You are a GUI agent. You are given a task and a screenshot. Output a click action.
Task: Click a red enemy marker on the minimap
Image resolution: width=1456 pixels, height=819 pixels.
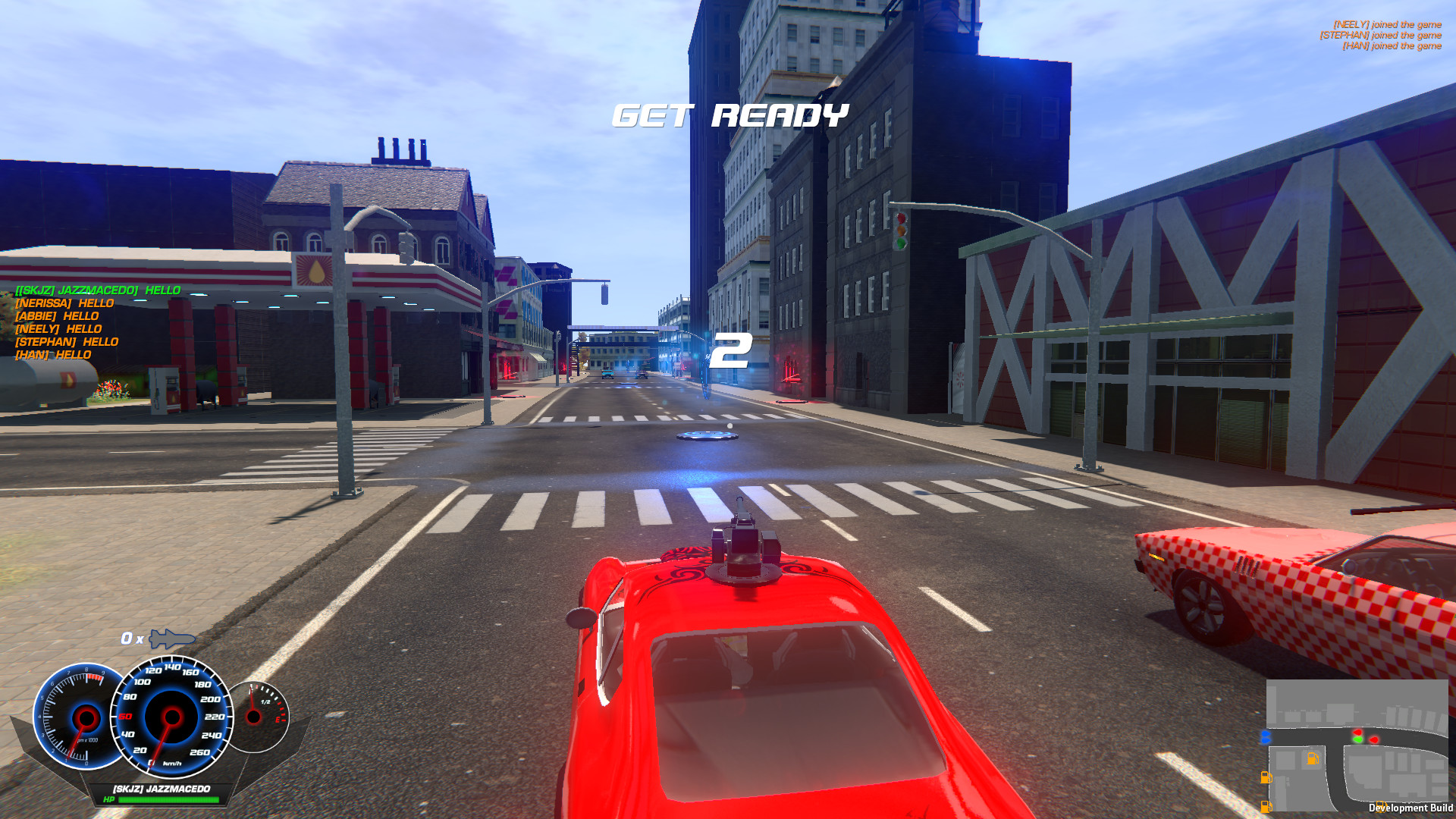pos(1358,733)
